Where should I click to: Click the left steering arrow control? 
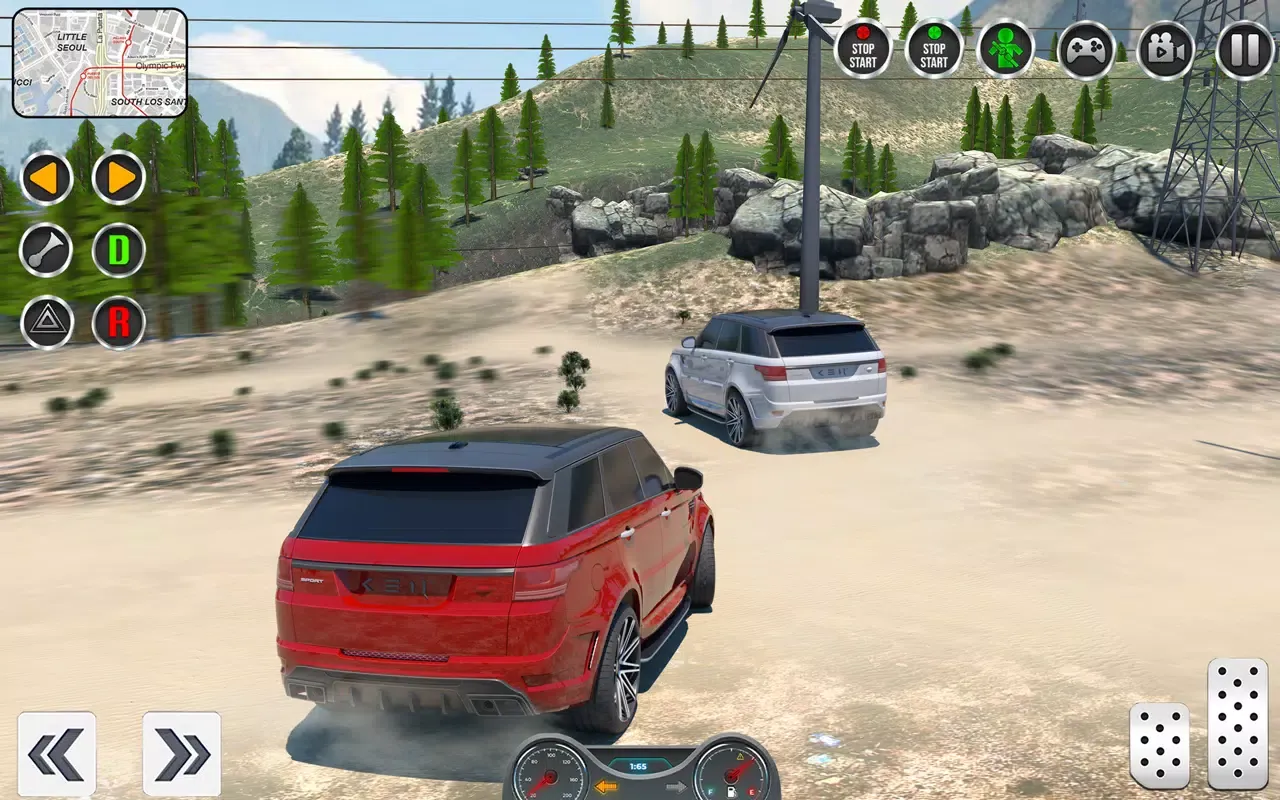coord(46,179)
